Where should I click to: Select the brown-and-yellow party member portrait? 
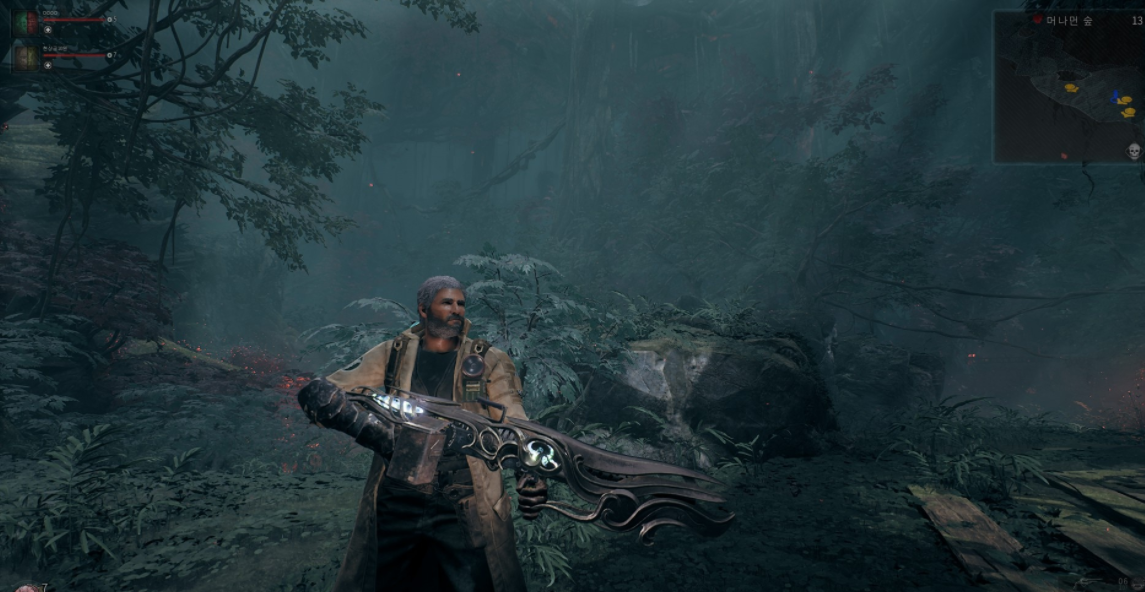click(x=26, y=58)
